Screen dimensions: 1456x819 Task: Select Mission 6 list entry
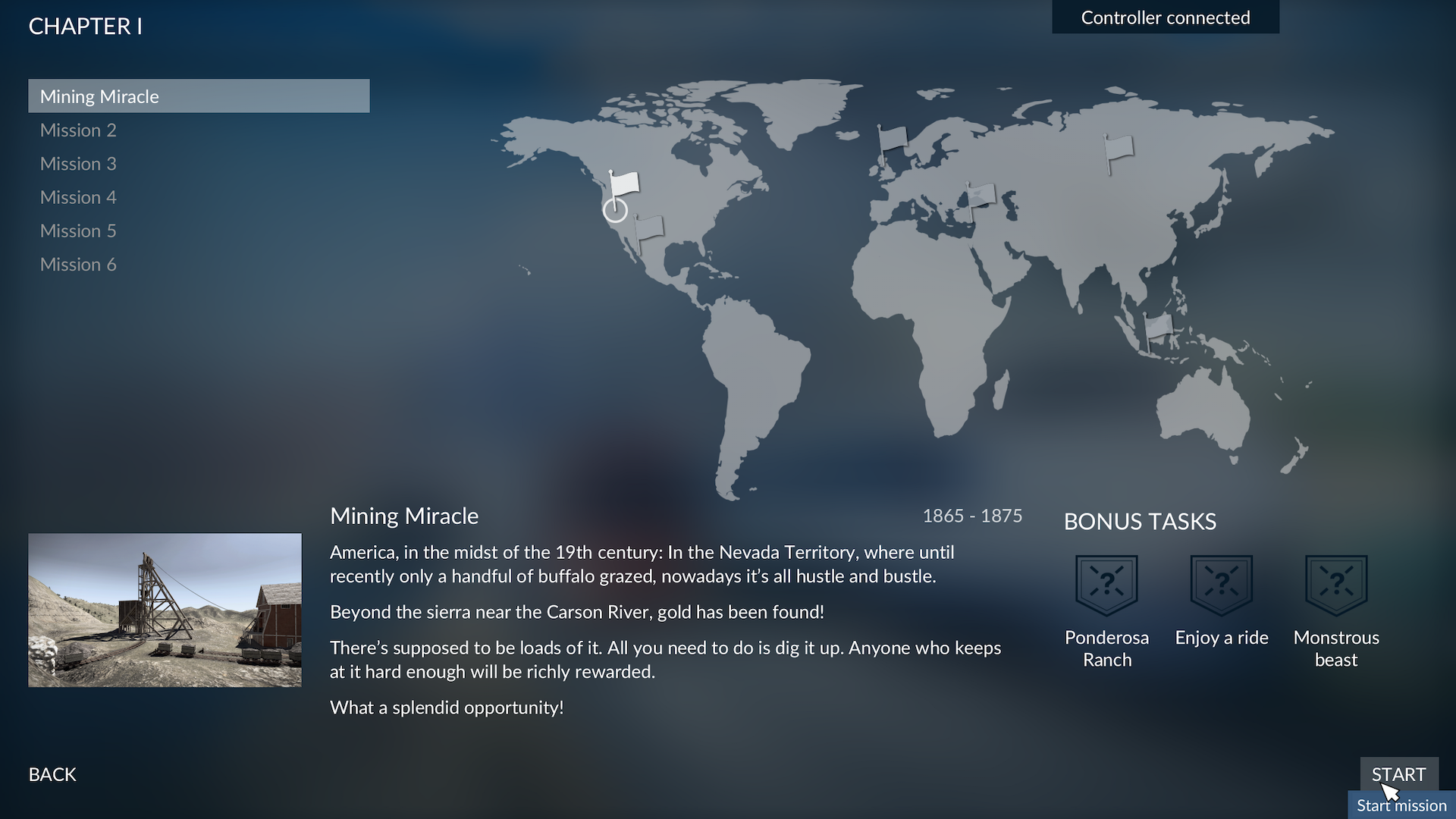coord(78,265)
